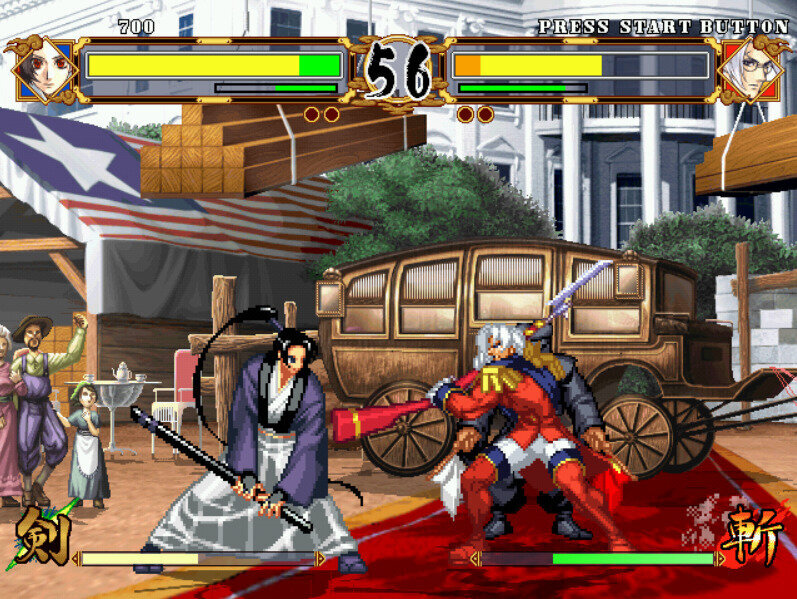The height and width of the screenshot is (599, 797).
Task: Select the red 斬 mode emblem
Action: click(x=755, y=536)
